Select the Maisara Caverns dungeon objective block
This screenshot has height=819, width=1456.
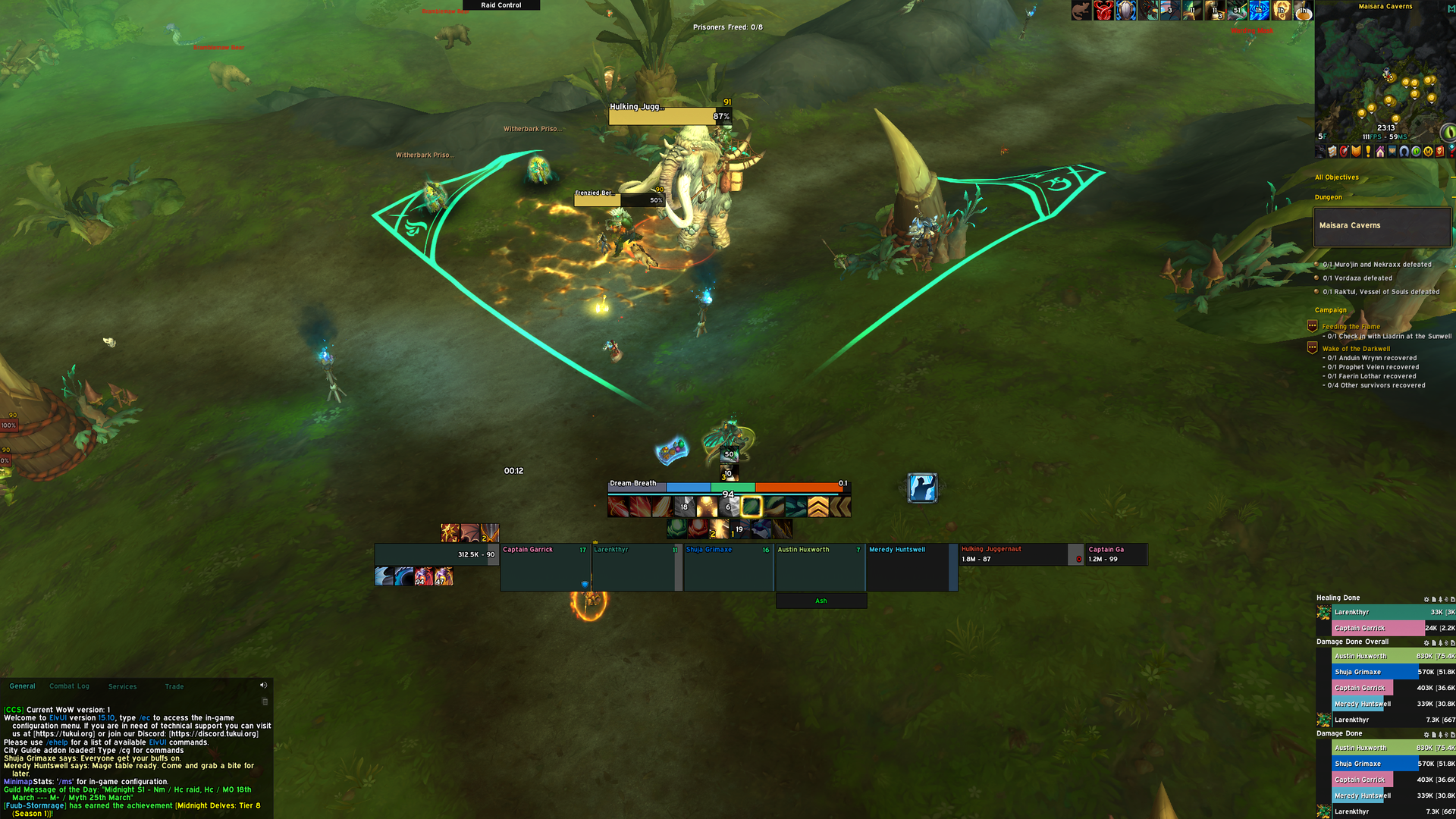click(1382, 226)
